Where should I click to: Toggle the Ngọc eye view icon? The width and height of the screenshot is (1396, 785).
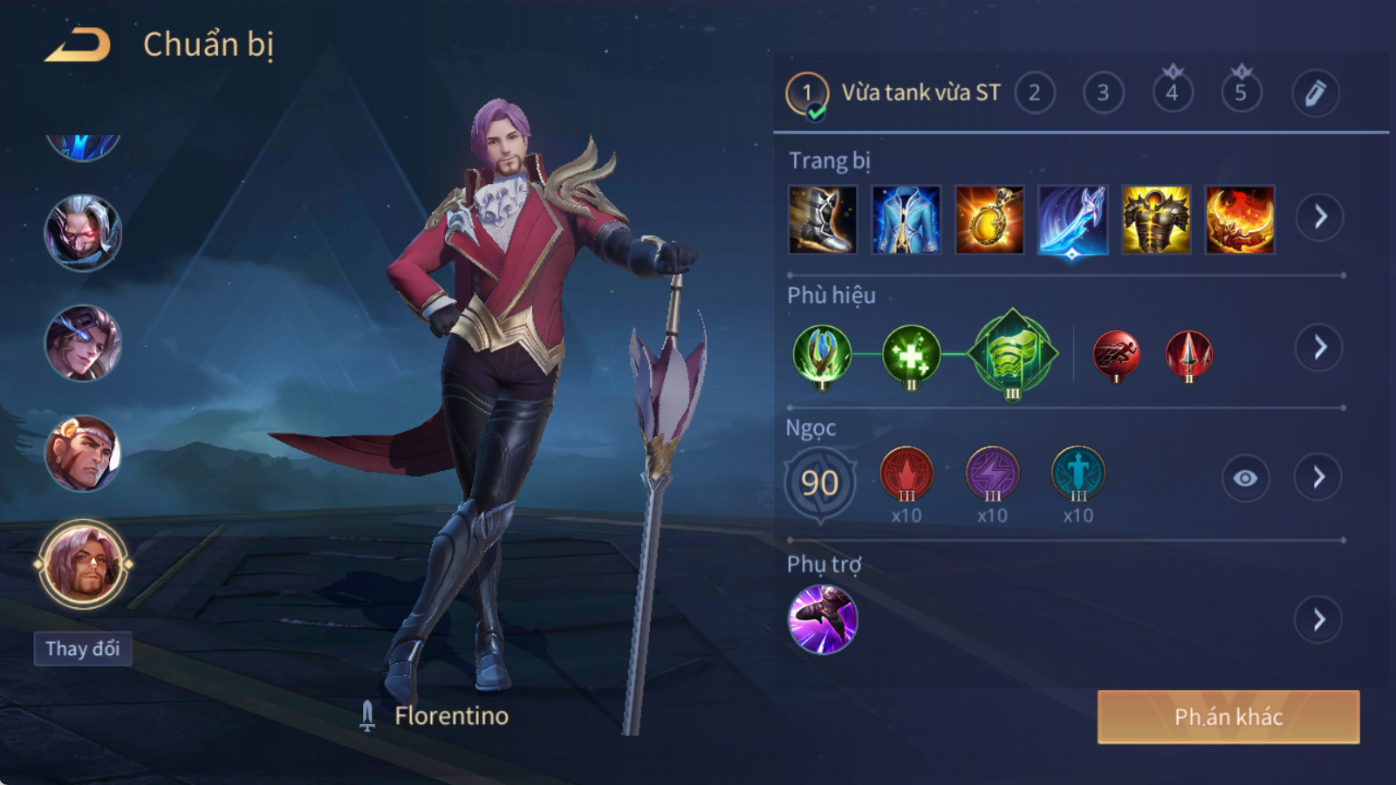(1245, 478)
